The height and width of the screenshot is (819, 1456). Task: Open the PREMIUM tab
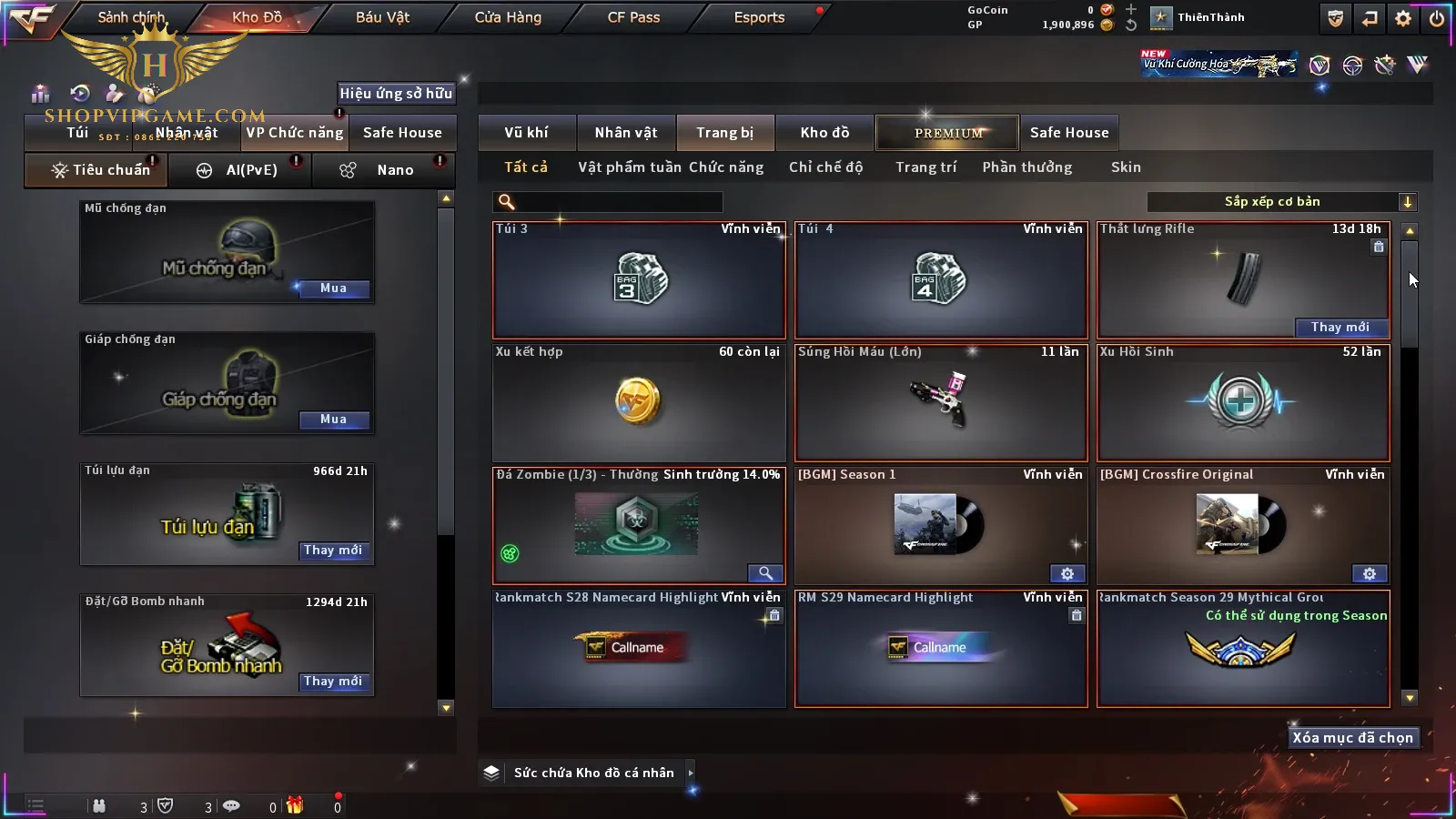click(947, 133)
